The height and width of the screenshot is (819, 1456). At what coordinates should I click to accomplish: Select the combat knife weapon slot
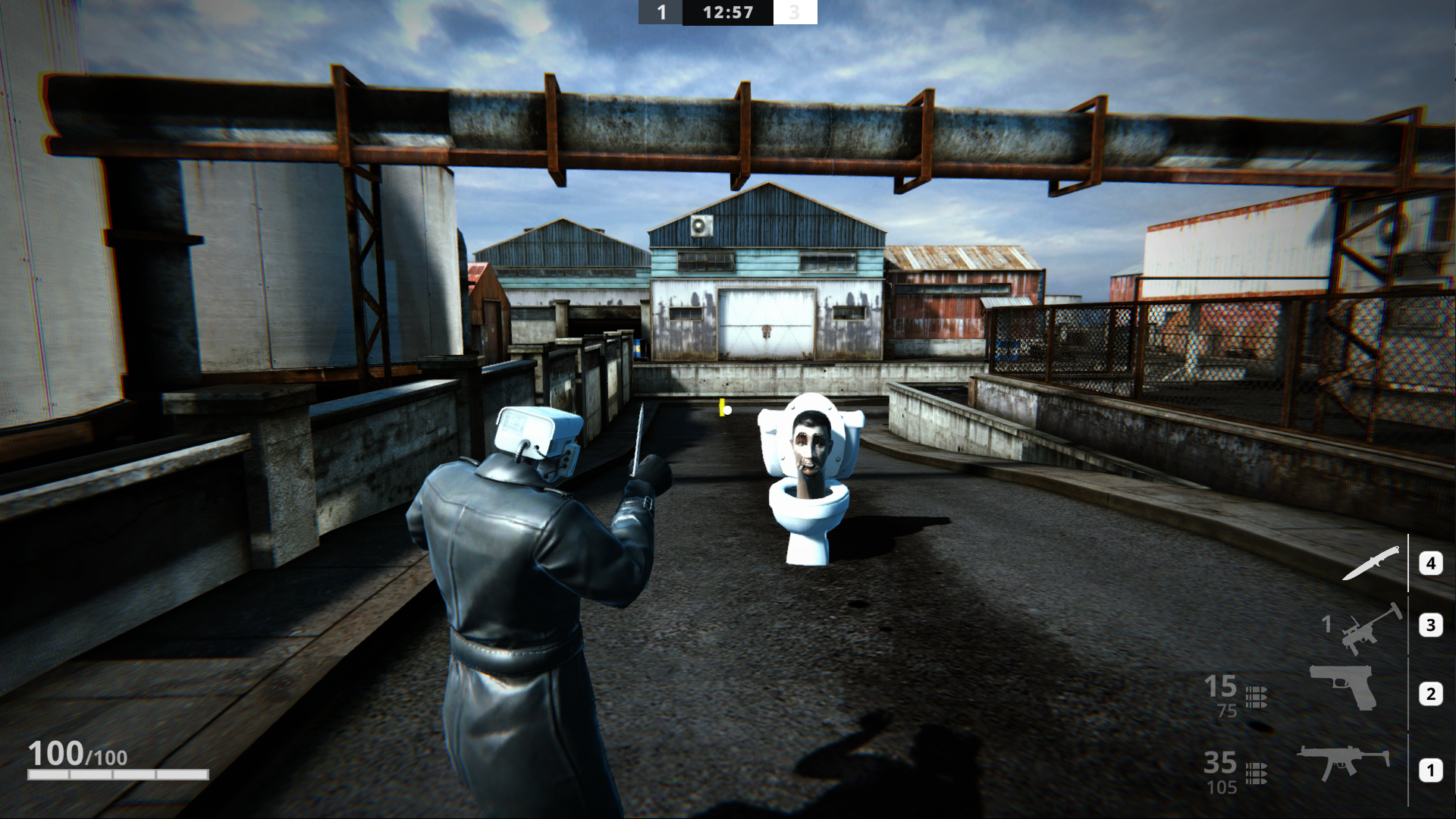pyautogui.click(x=1371, y=563)
